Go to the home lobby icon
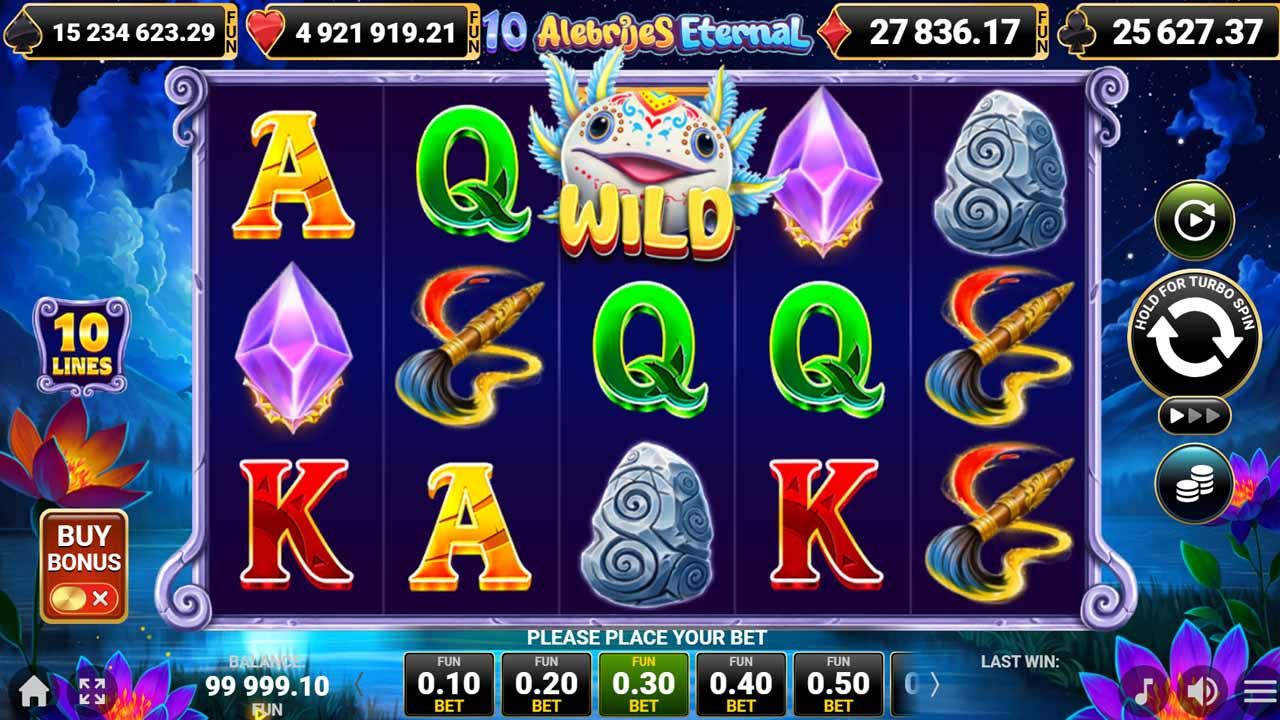Screen dimensions: 1280x720 [33, 690]
